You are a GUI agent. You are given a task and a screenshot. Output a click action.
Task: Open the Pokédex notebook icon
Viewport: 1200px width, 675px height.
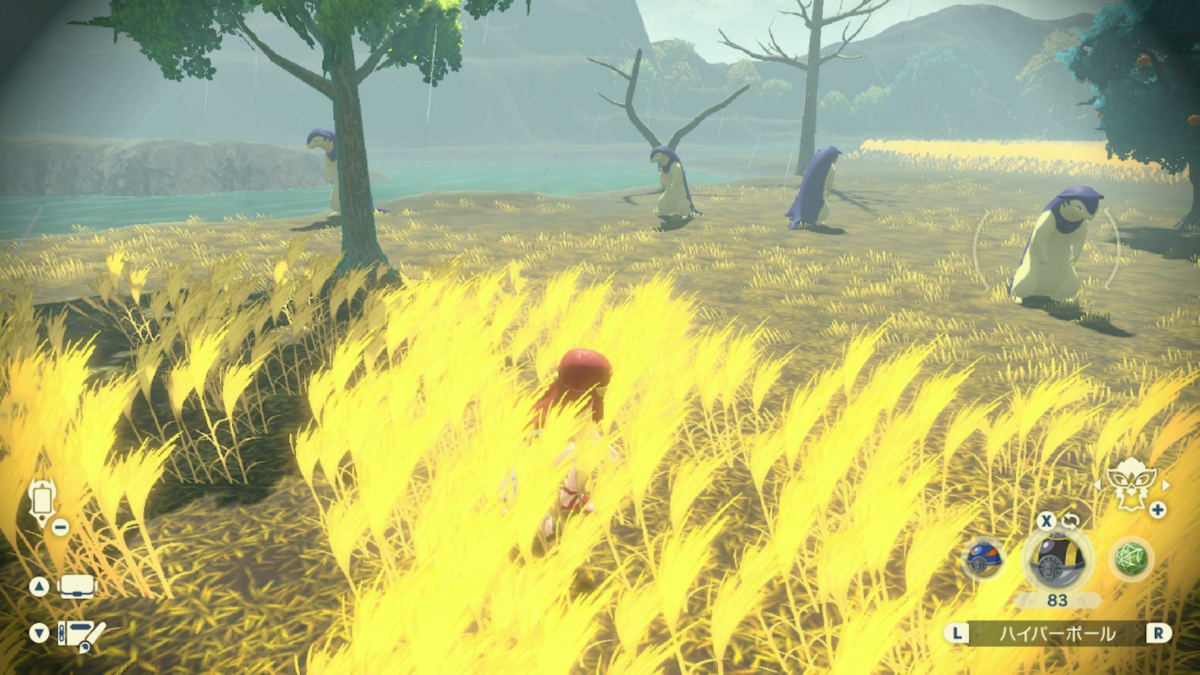tap(81, 634)
